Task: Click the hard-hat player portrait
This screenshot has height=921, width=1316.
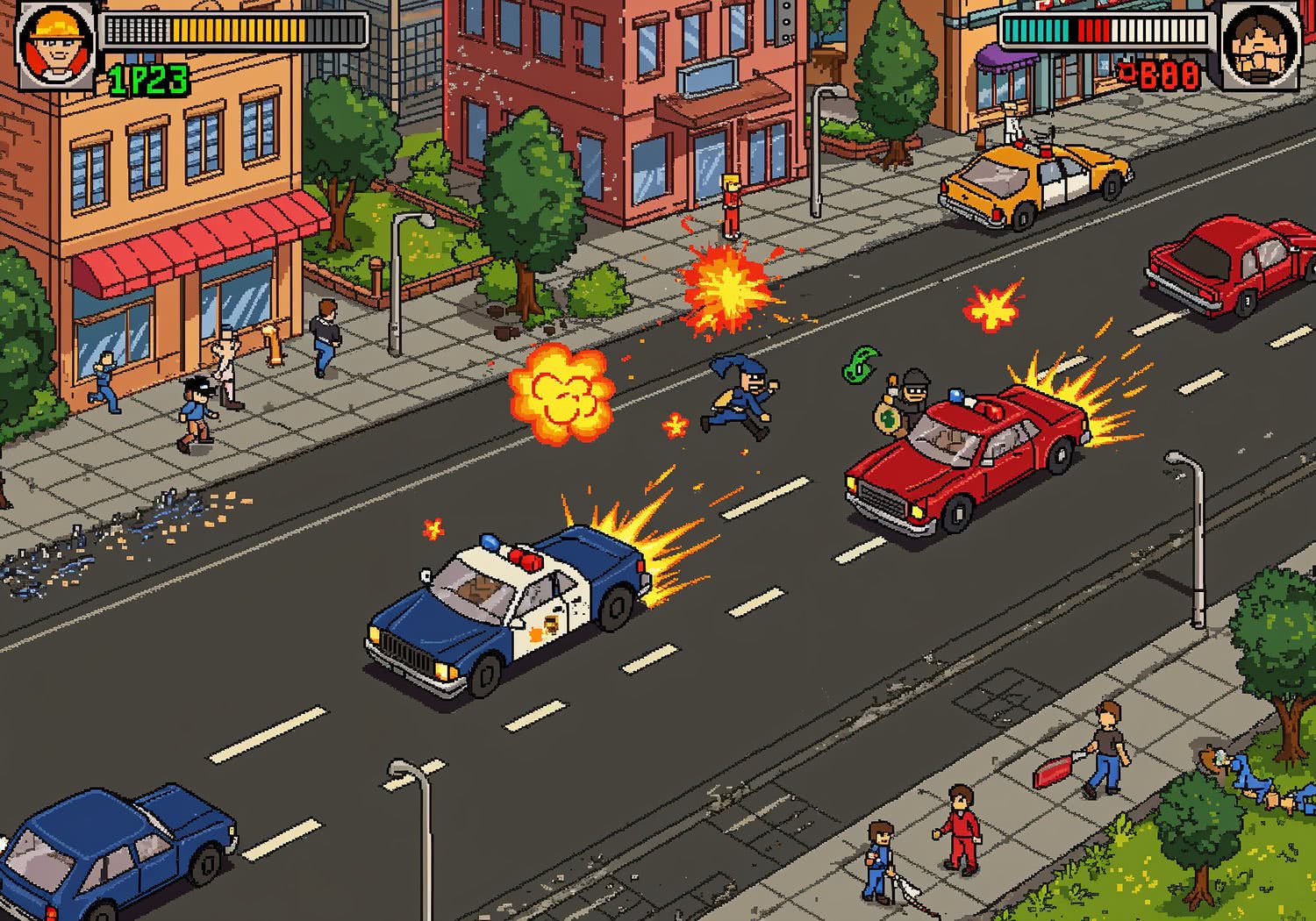Action: click(x=56, y=46)
